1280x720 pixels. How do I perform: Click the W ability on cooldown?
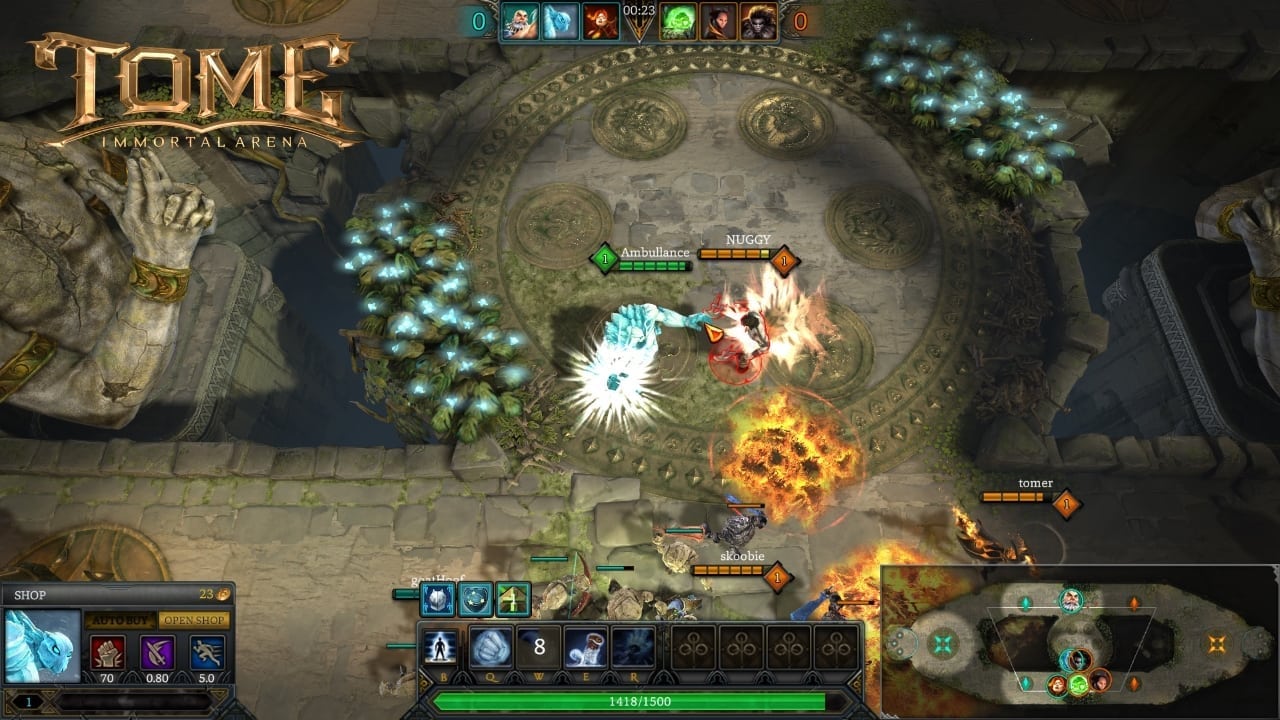coord(539,647)
